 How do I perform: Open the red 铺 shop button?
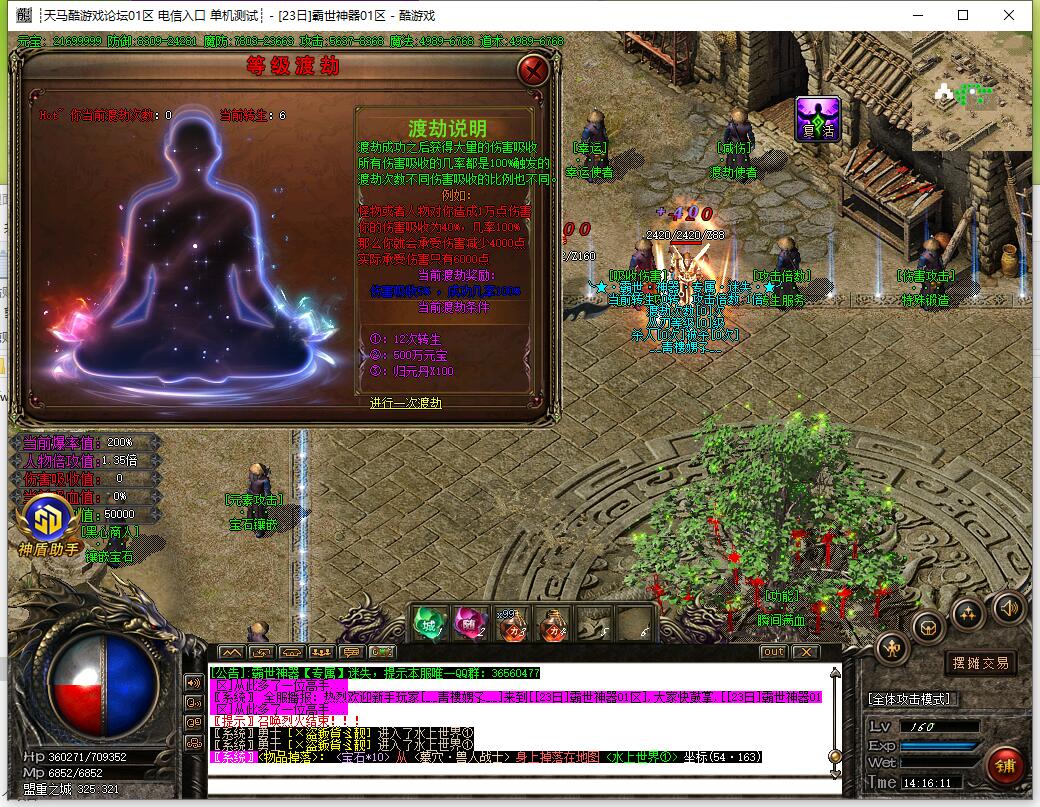pyautogui.click(x=1003, y=766)
